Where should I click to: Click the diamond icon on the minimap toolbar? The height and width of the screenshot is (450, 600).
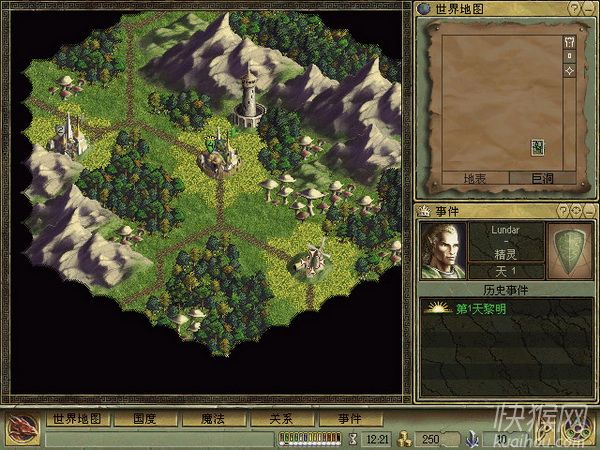click(x=569, y=71)
